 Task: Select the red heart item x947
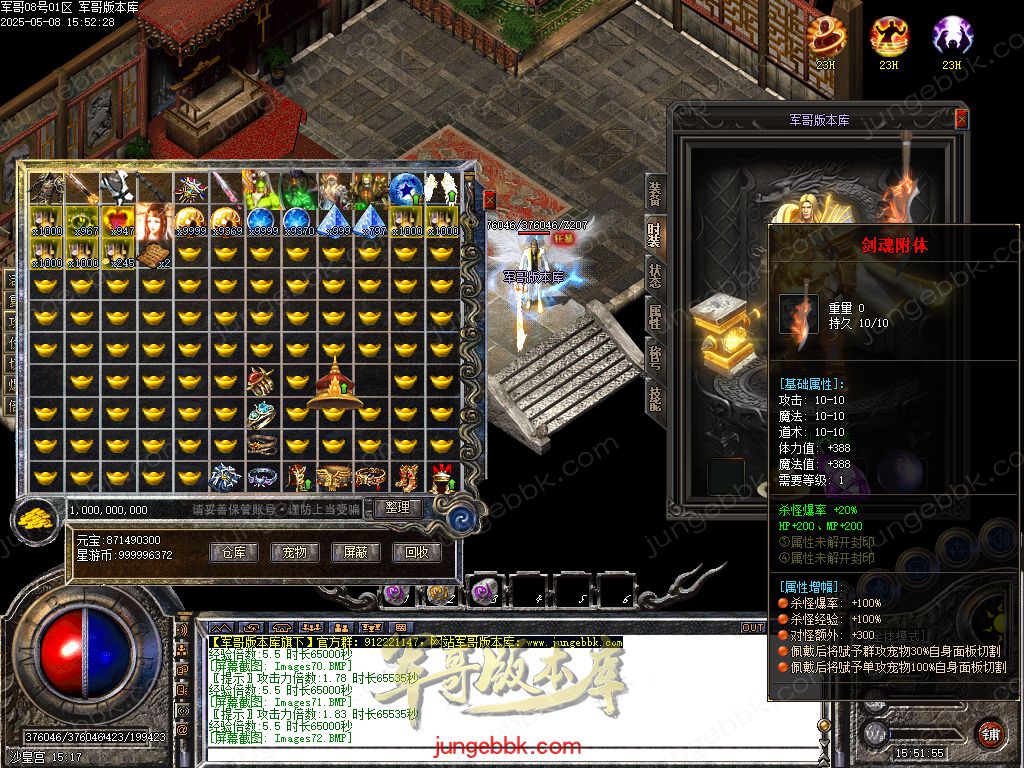click(x=118, y=221)
